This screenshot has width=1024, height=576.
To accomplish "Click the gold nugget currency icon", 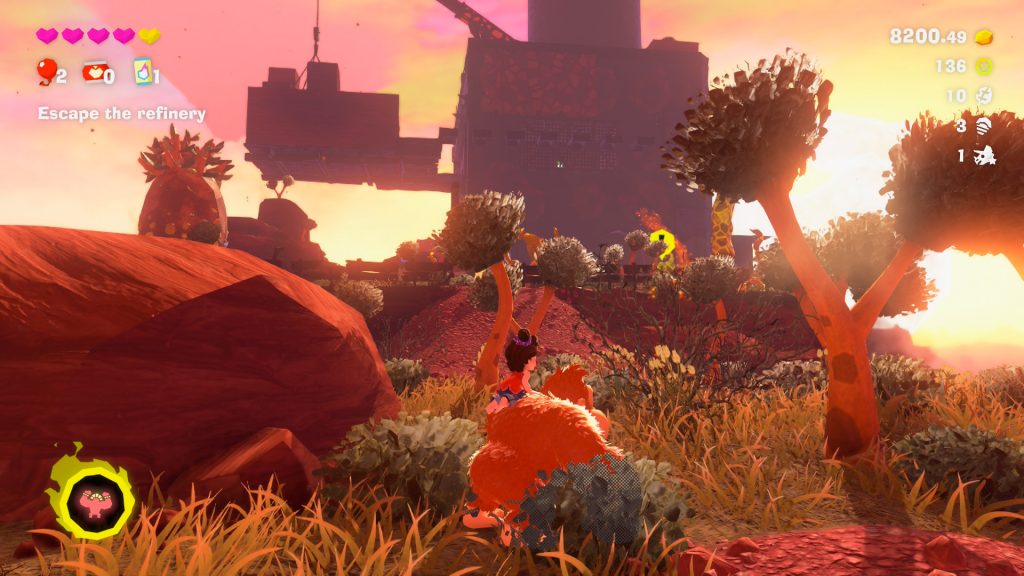I will pos(984,37).
